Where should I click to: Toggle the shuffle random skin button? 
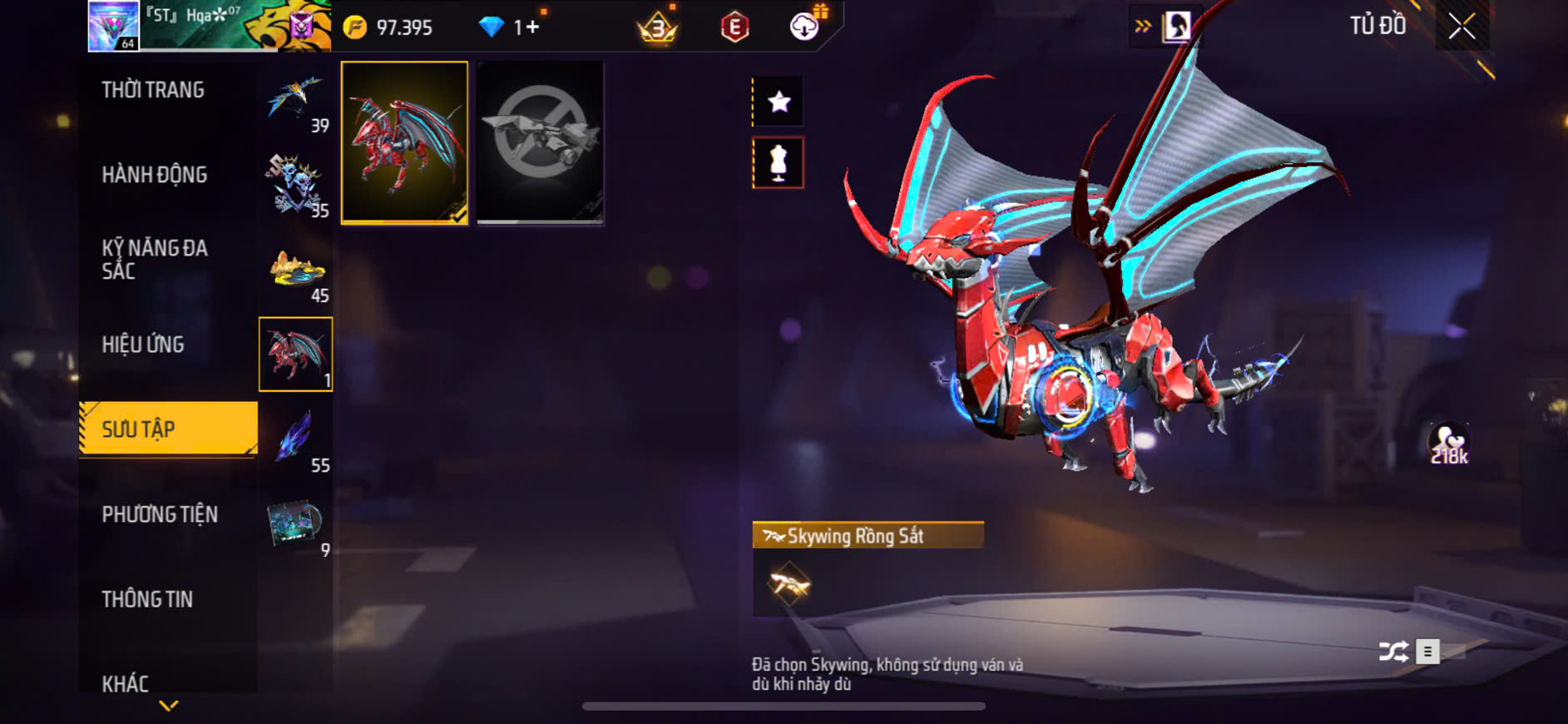(x=1393, y=652)
